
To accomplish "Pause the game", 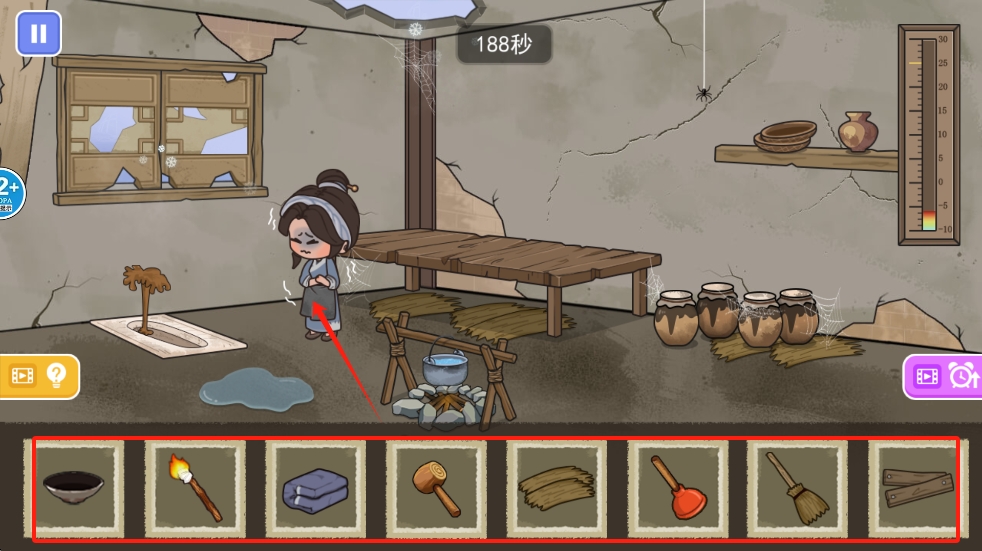I will point(38,33).
